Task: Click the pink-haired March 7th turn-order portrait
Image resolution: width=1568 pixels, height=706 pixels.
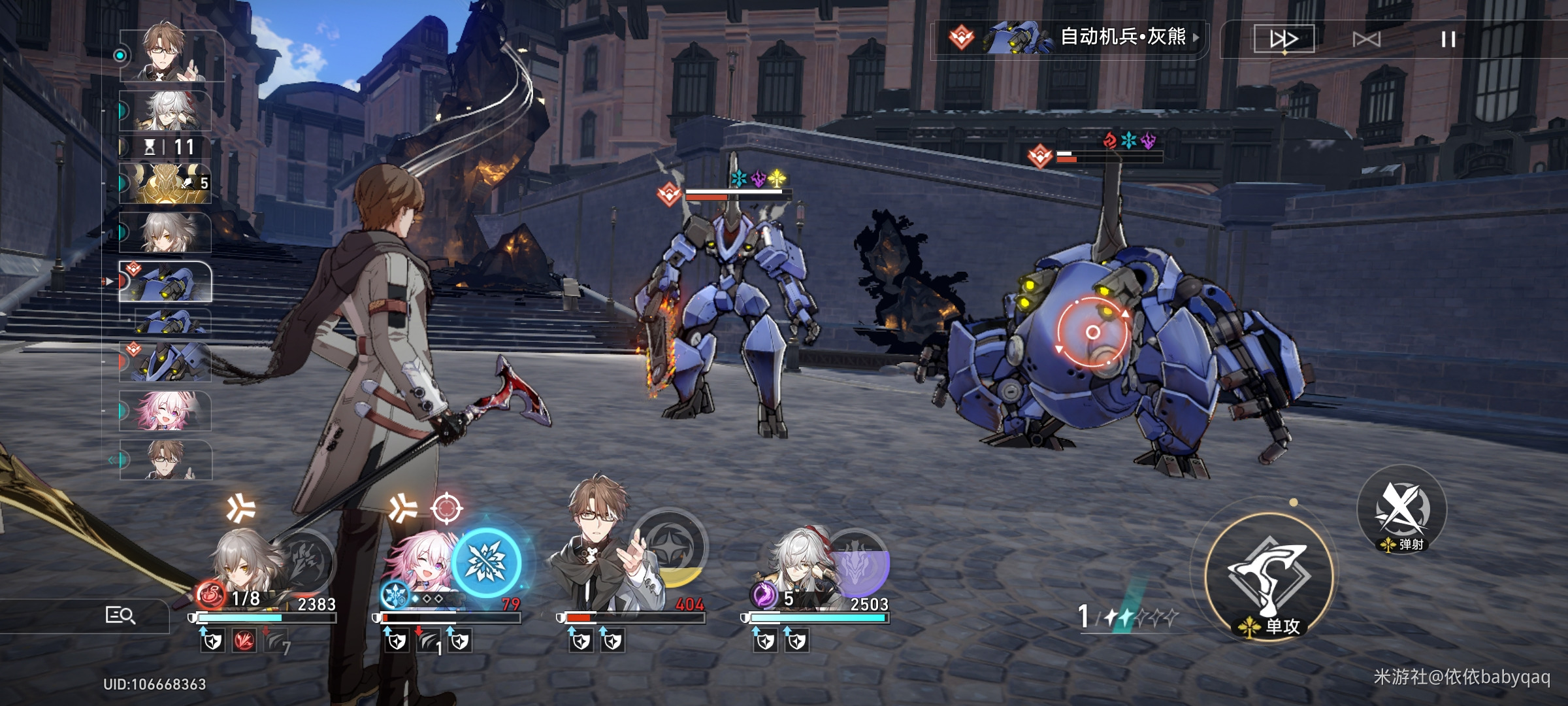Action: pyautogui.click(x=165, y=411)
